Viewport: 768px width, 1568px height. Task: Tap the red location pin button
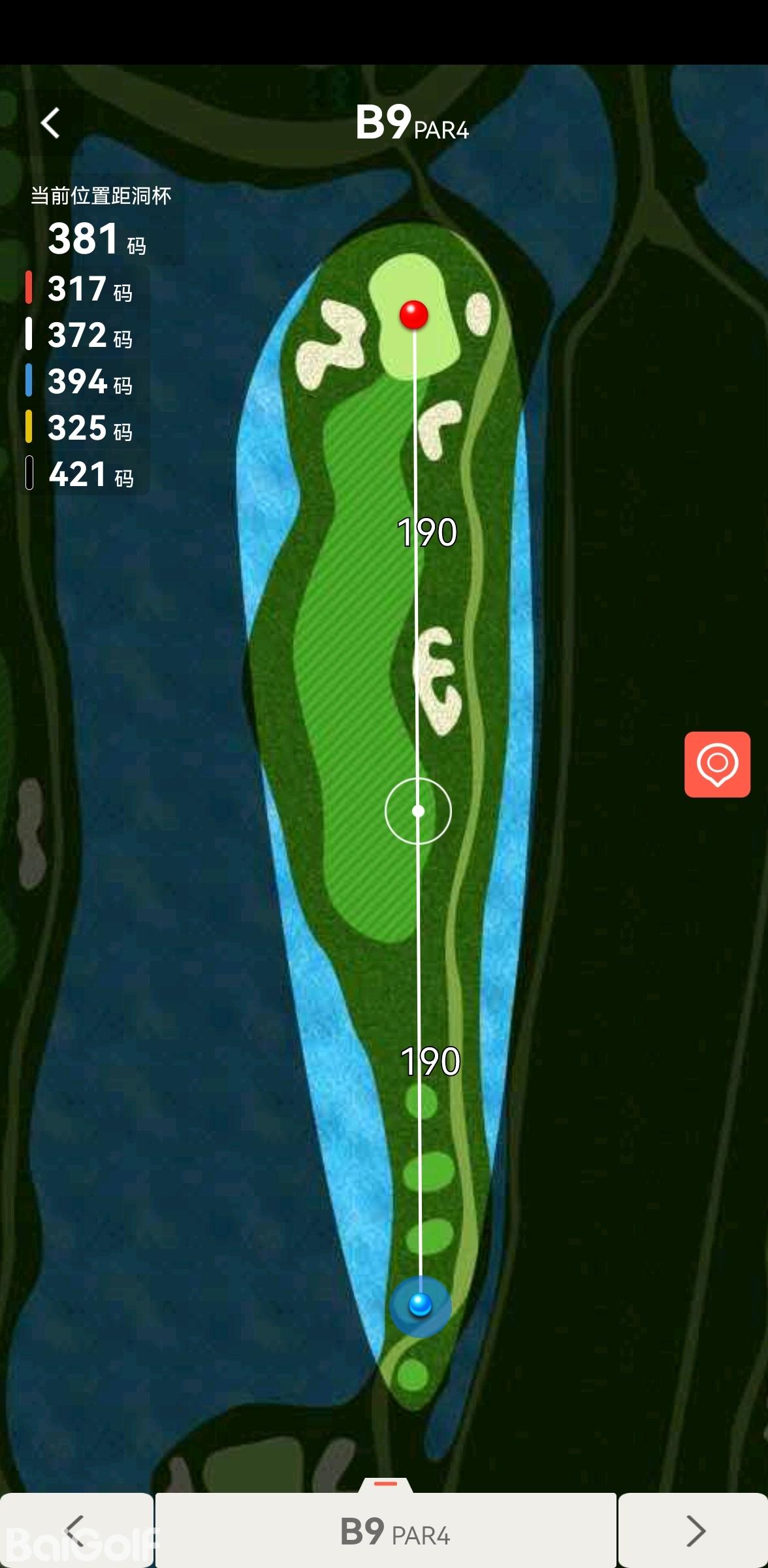click(717, 764)
